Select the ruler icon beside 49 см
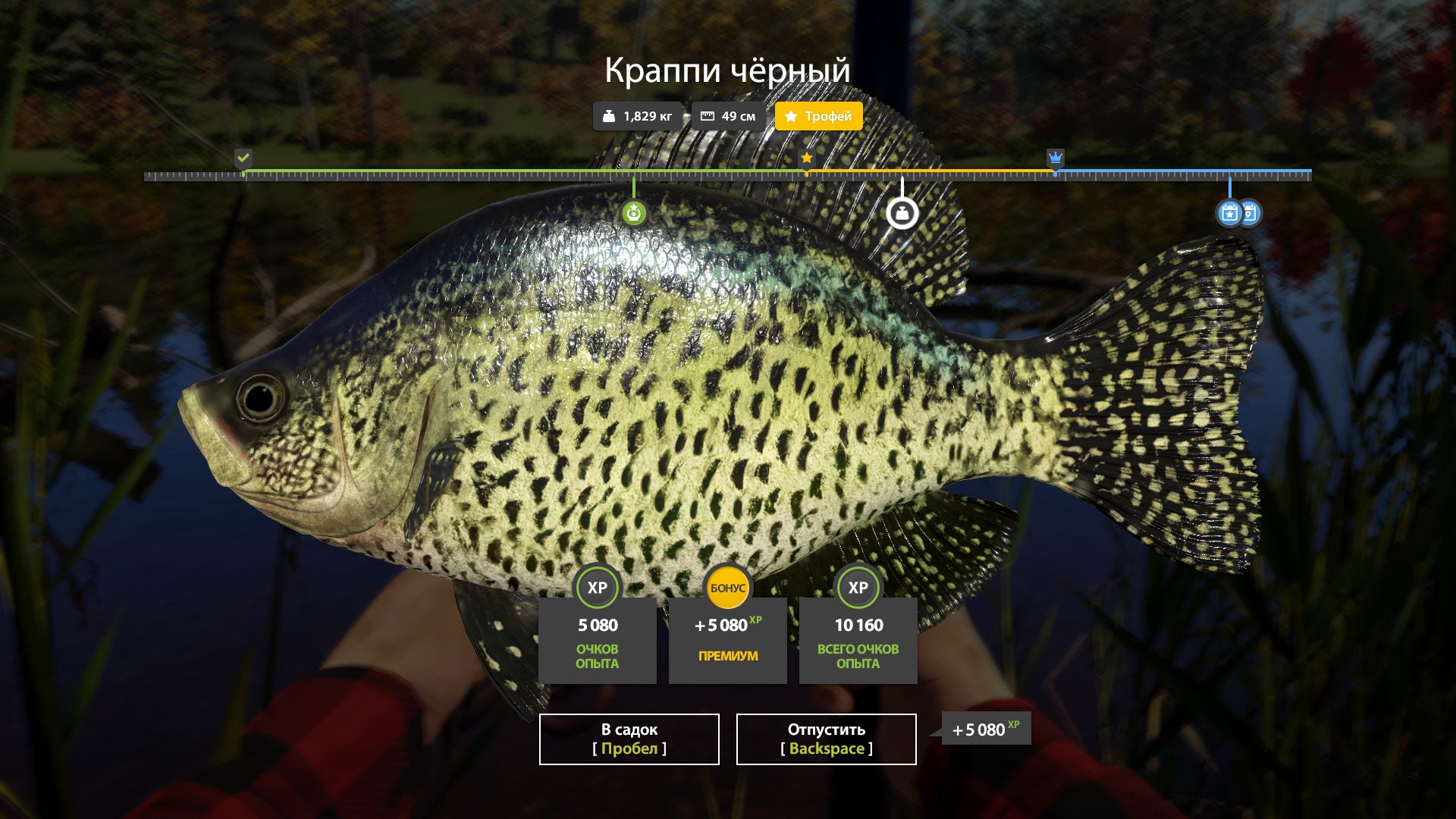The width and height of the screenshot is (1456, 819). [x=708, y=116]
